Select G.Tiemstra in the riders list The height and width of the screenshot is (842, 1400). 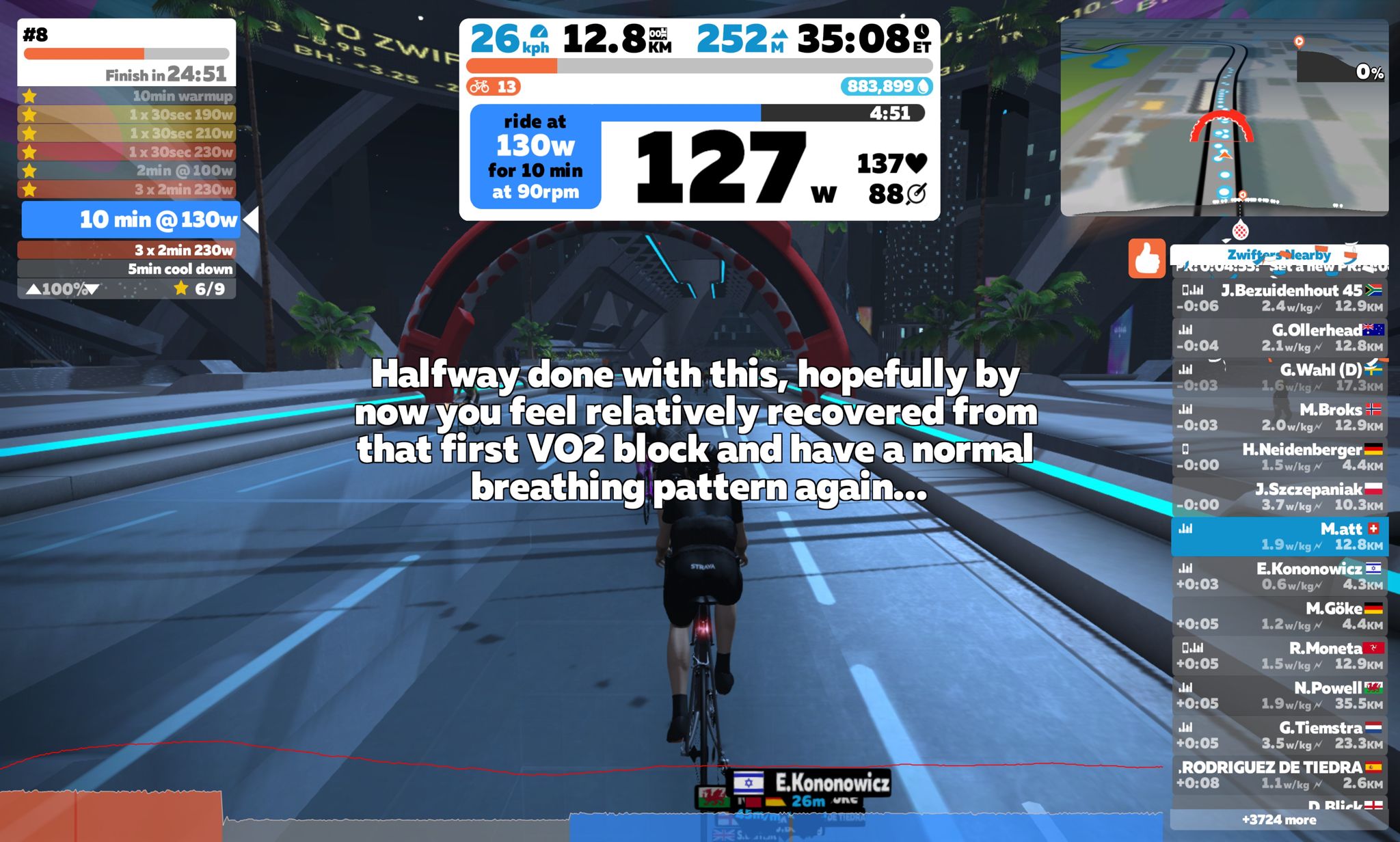pyautogui.click(x=1280, y=735)
